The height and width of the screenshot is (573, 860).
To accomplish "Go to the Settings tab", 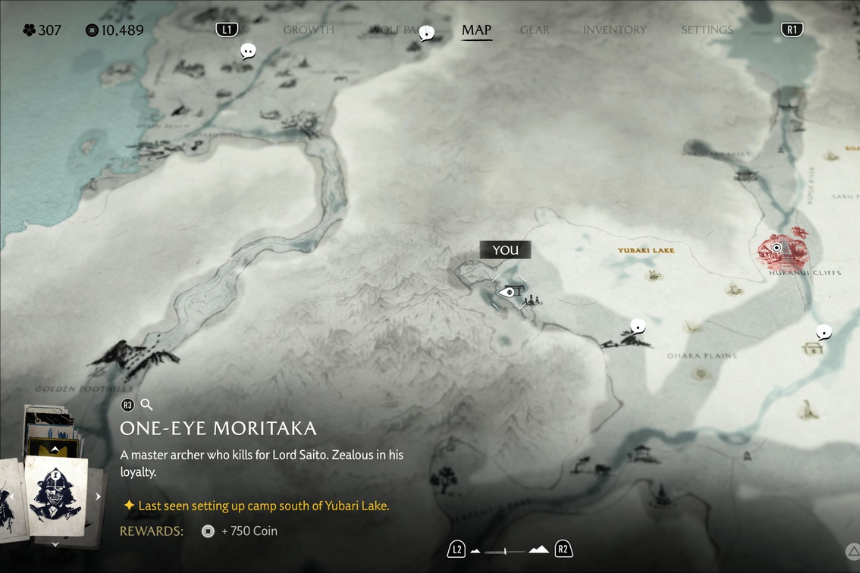I will click(707, 30).
